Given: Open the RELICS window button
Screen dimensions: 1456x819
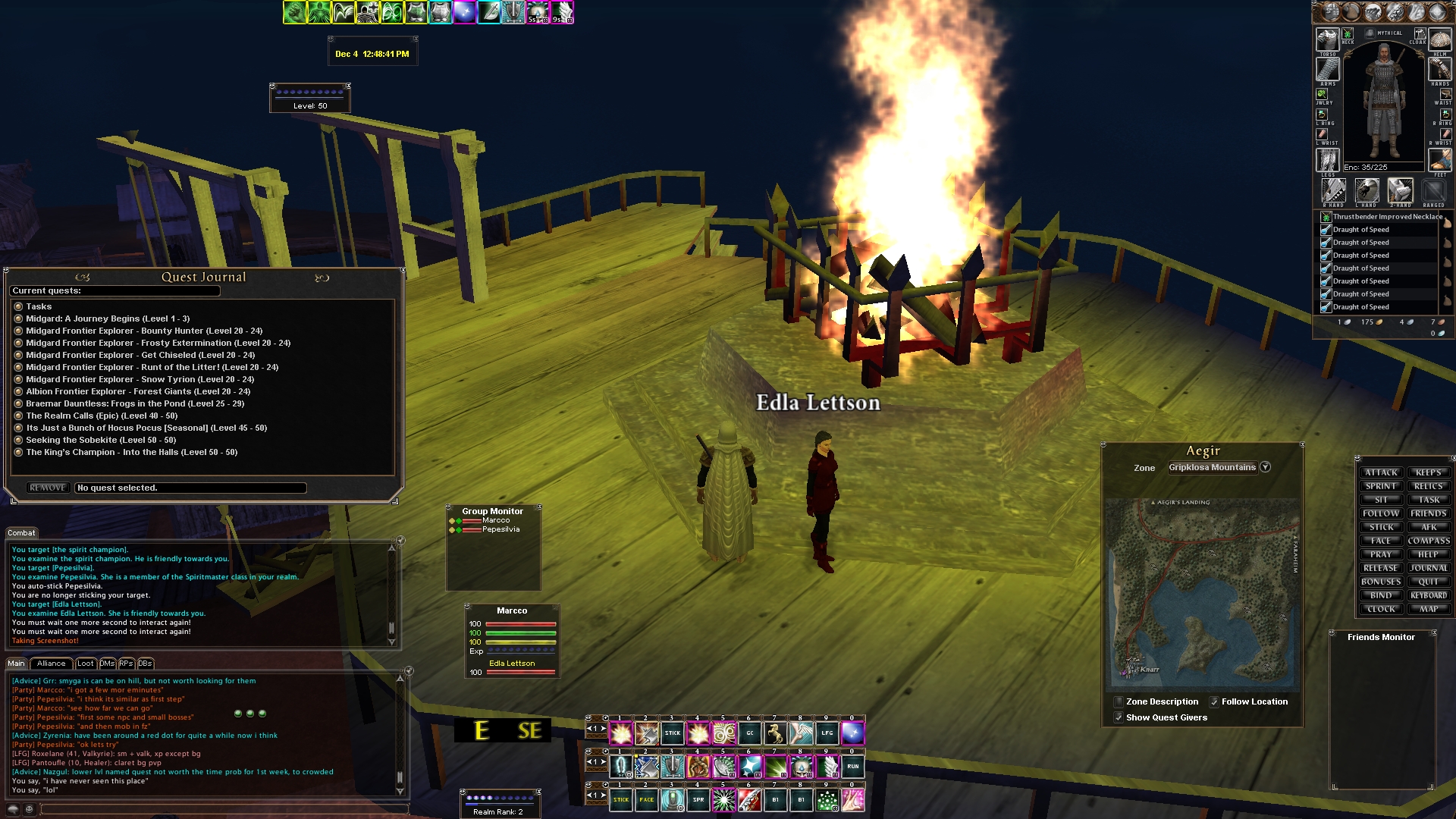Looking at the screenshot, I should point(1429,486).
